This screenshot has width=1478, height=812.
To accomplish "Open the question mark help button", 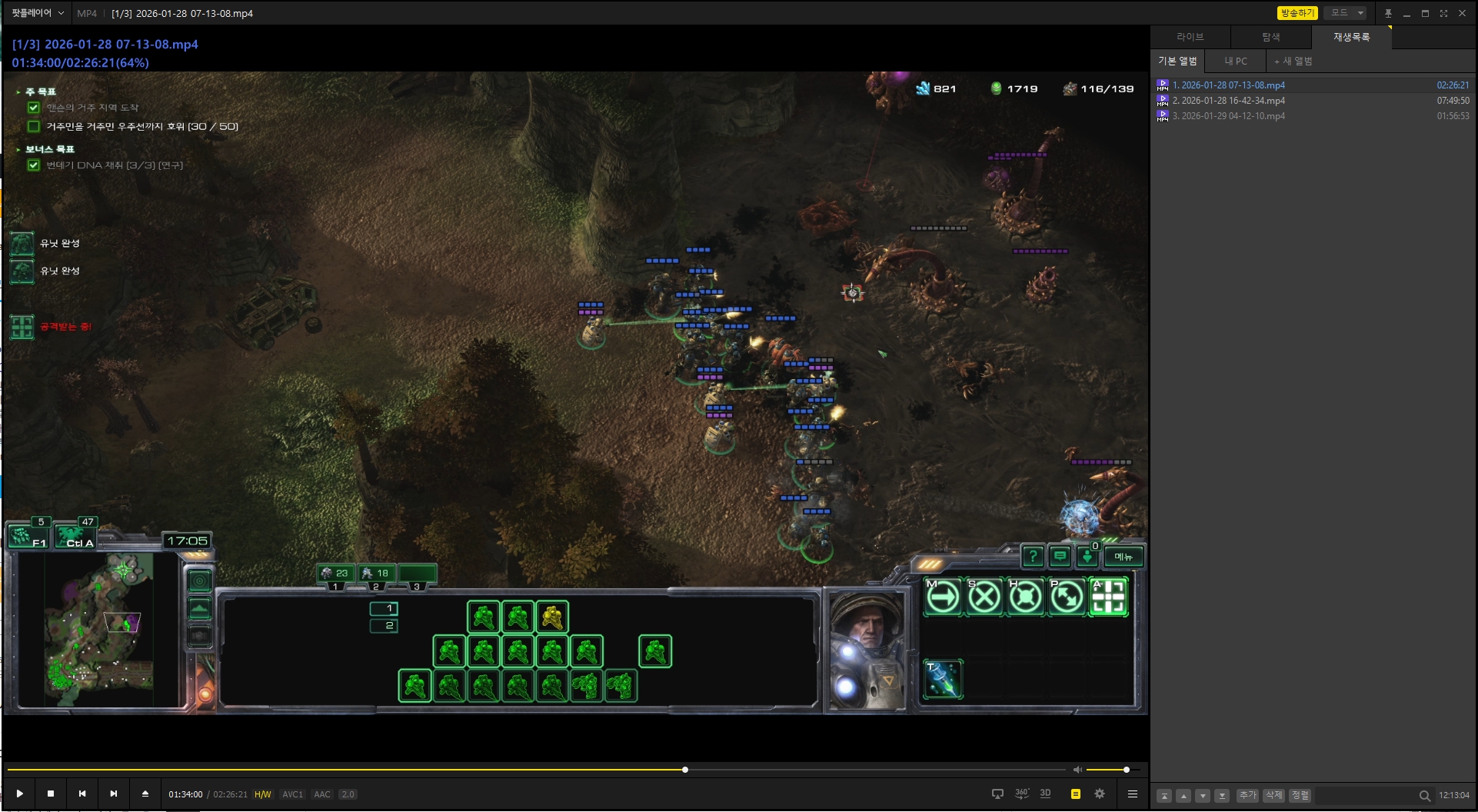I will tap(1033, 556).
